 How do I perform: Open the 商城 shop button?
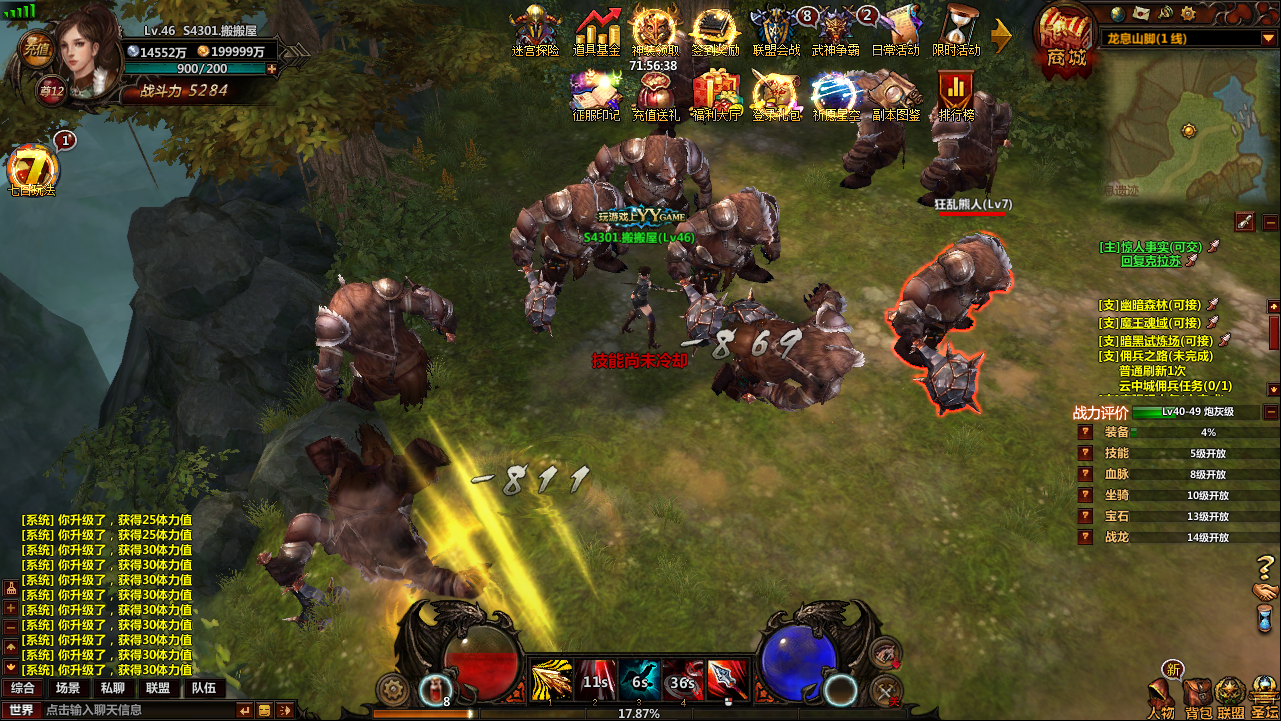pyautogui.click(x=1066, y=38)
